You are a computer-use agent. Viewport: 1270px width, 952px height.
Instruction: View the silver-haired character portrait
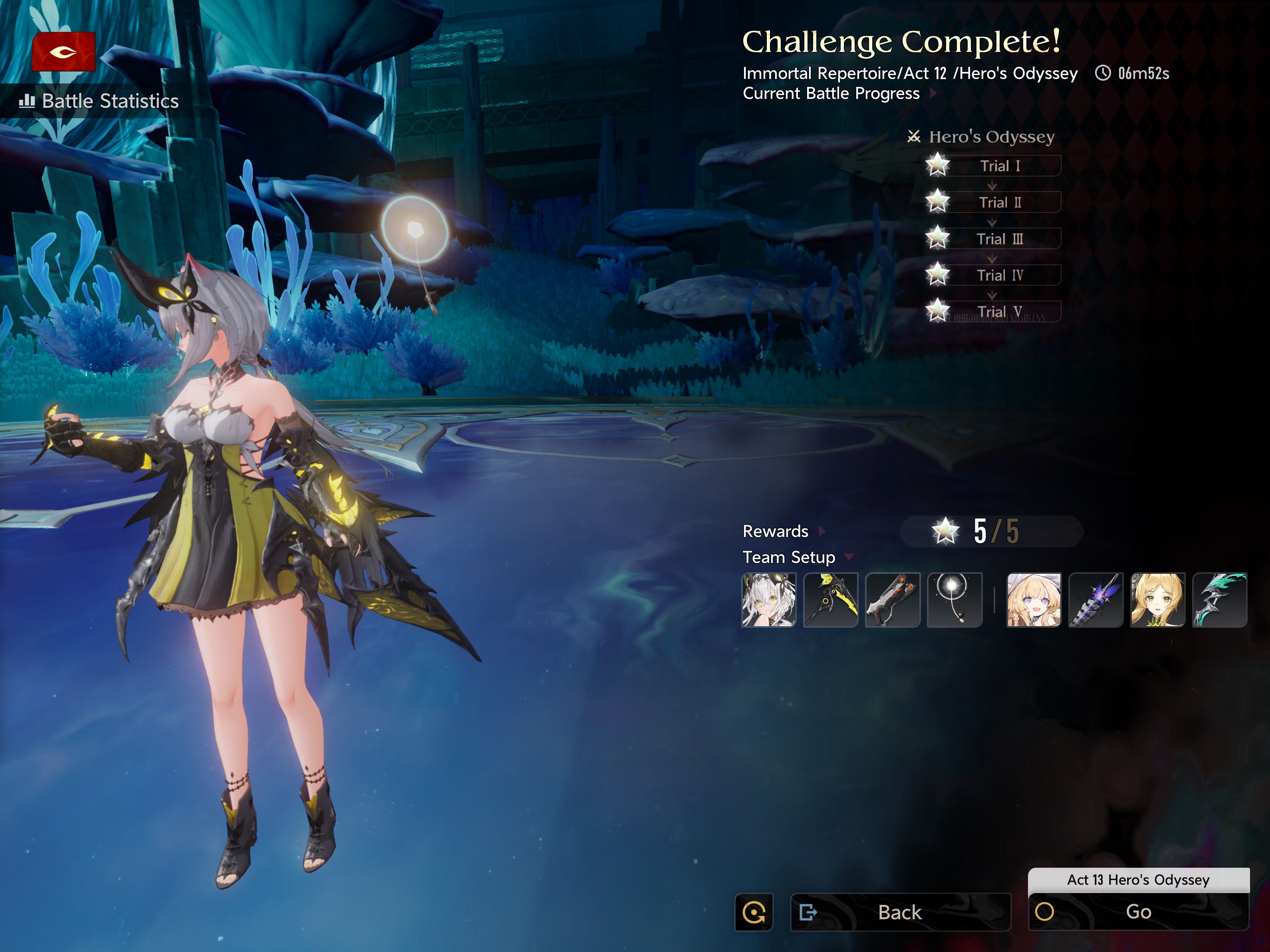[769, 600]
